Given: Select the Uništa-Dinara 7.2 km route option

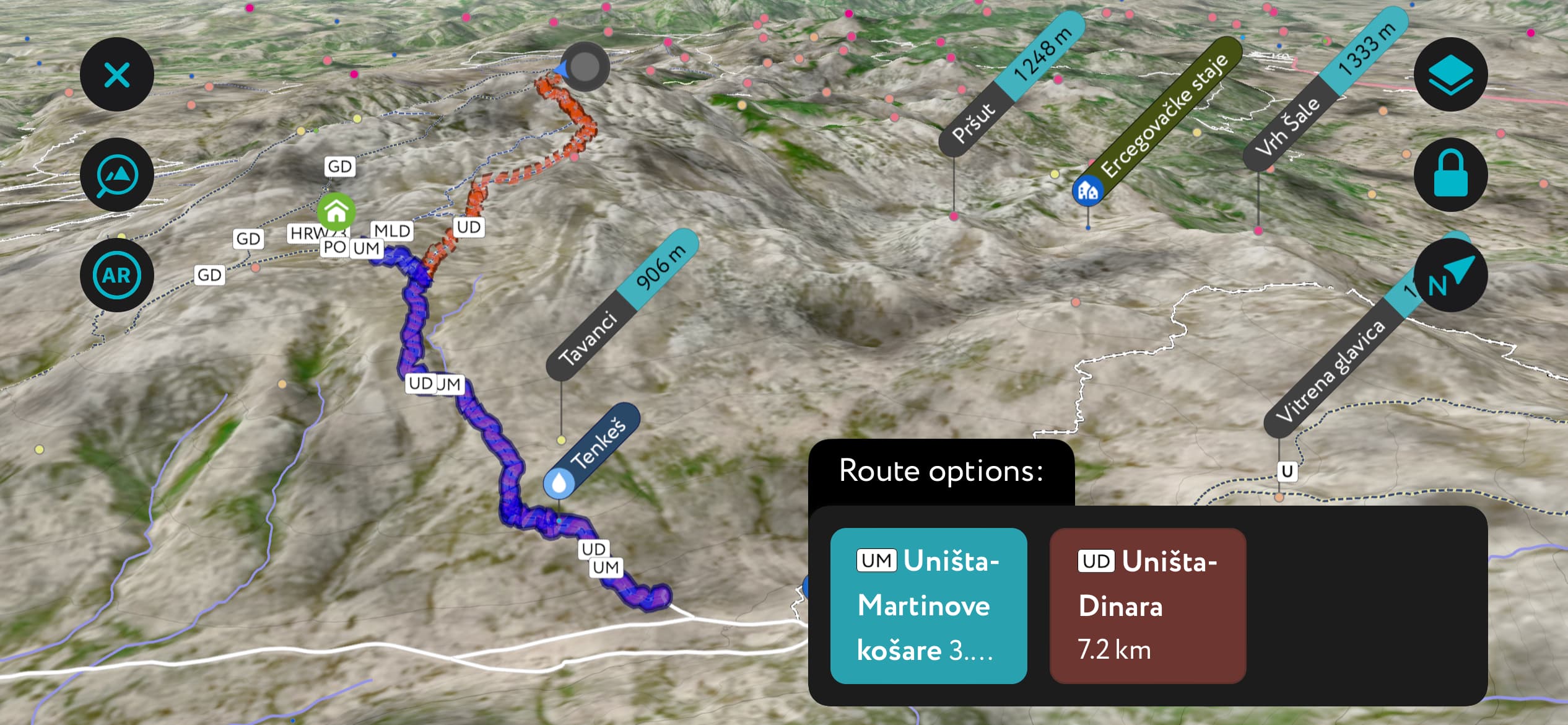Looking at the screenshot, I should (1147, 605).
